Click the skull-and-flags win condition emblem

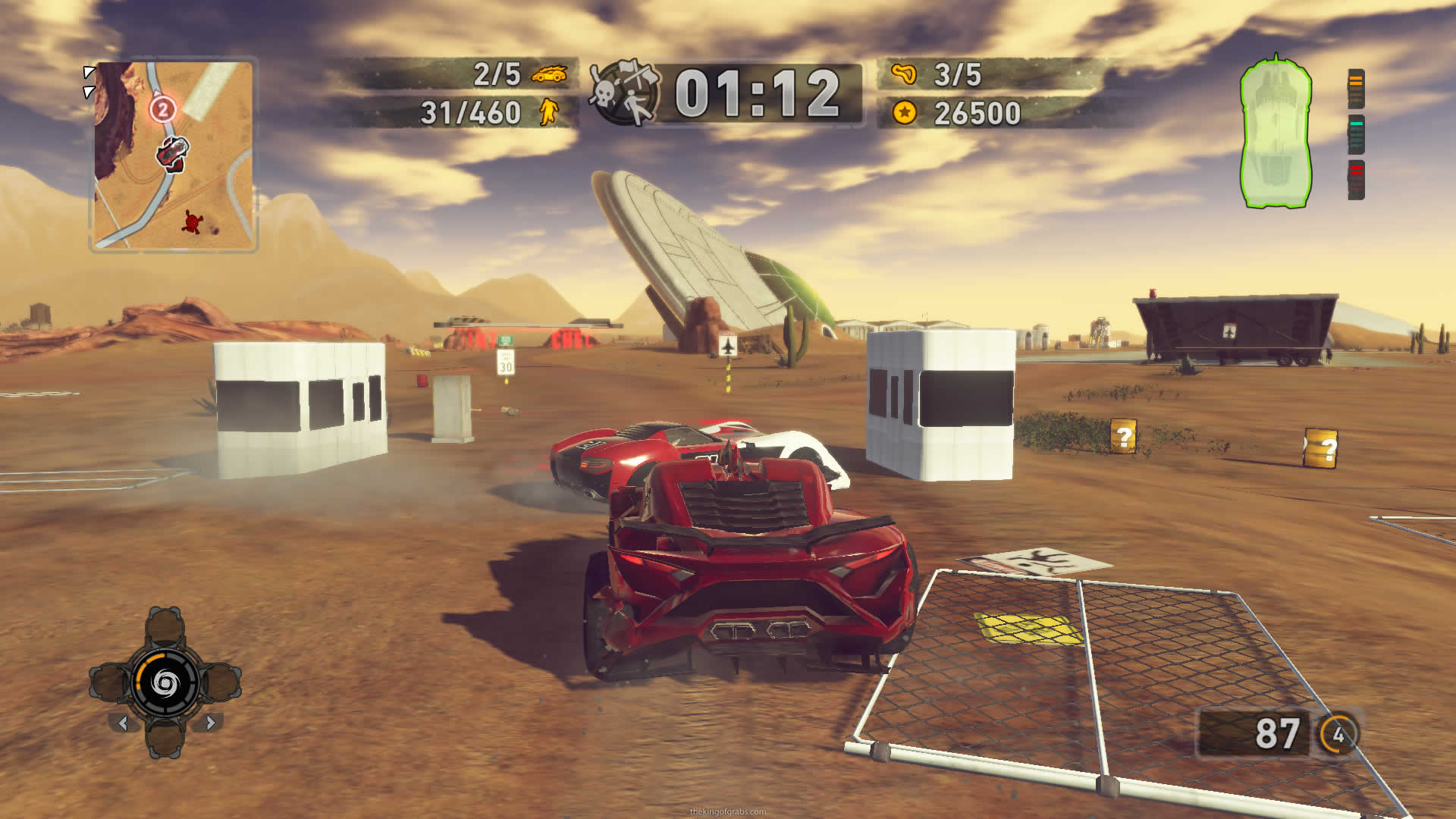tap(625, 93)
